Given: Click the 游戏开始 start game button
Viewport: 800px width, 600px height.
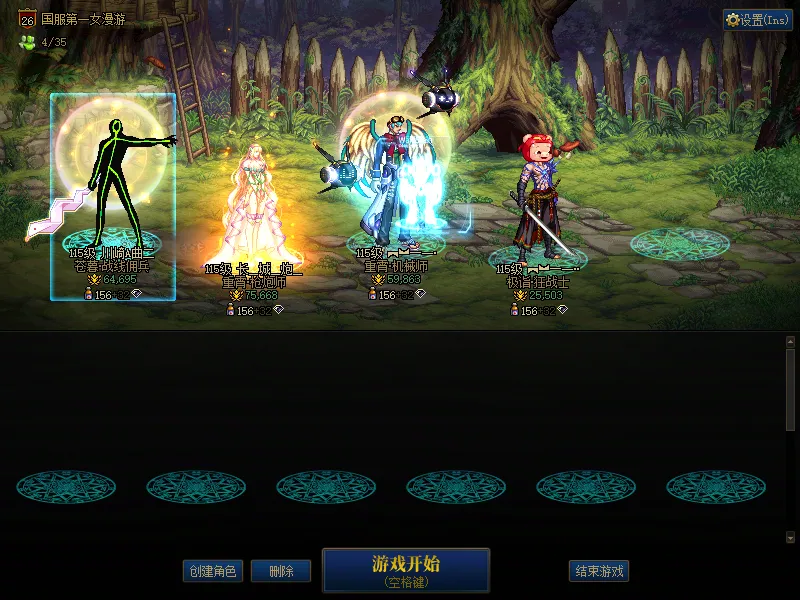Looking at the screenshot, I should [x=406, y=570].
